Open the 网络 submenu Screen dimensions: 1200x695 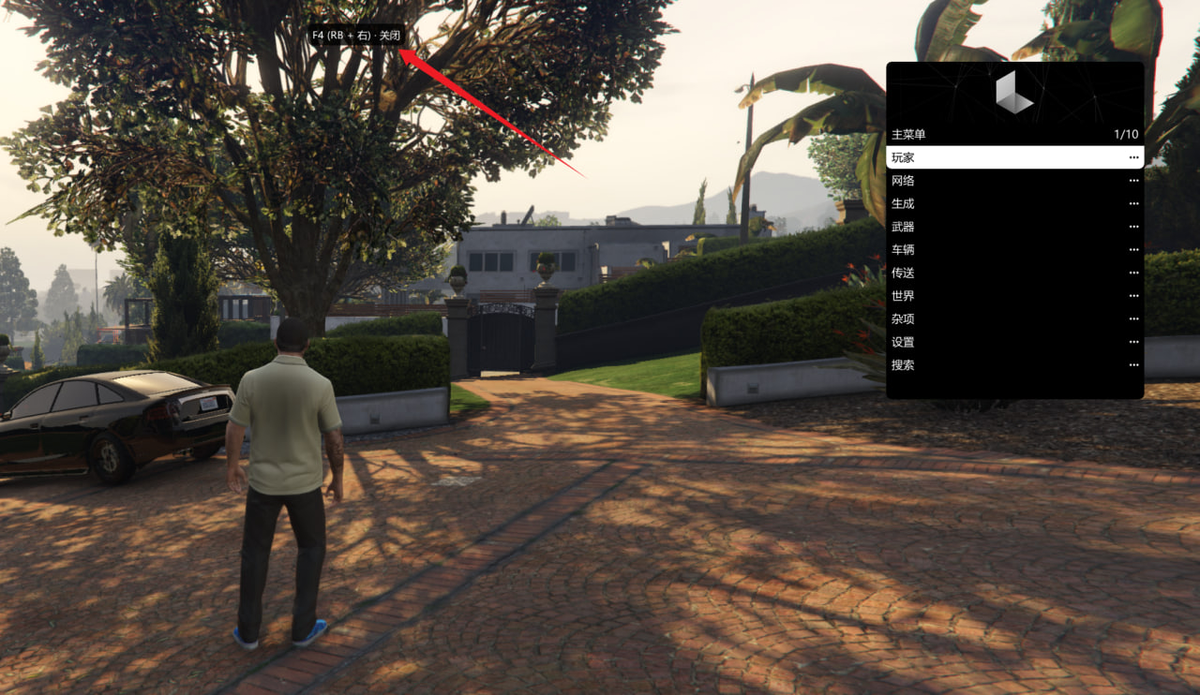point(1014,181)
